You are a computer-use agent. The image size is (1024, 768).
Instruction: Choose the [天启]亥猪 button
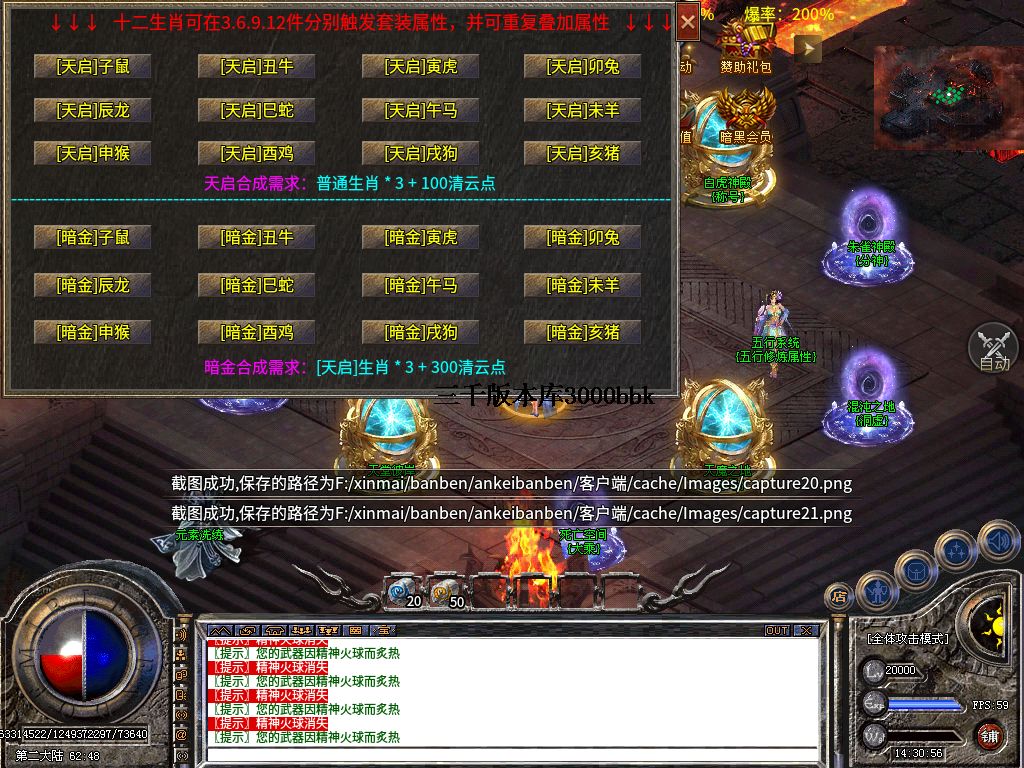pyautogui.click(x=582, y=153)
